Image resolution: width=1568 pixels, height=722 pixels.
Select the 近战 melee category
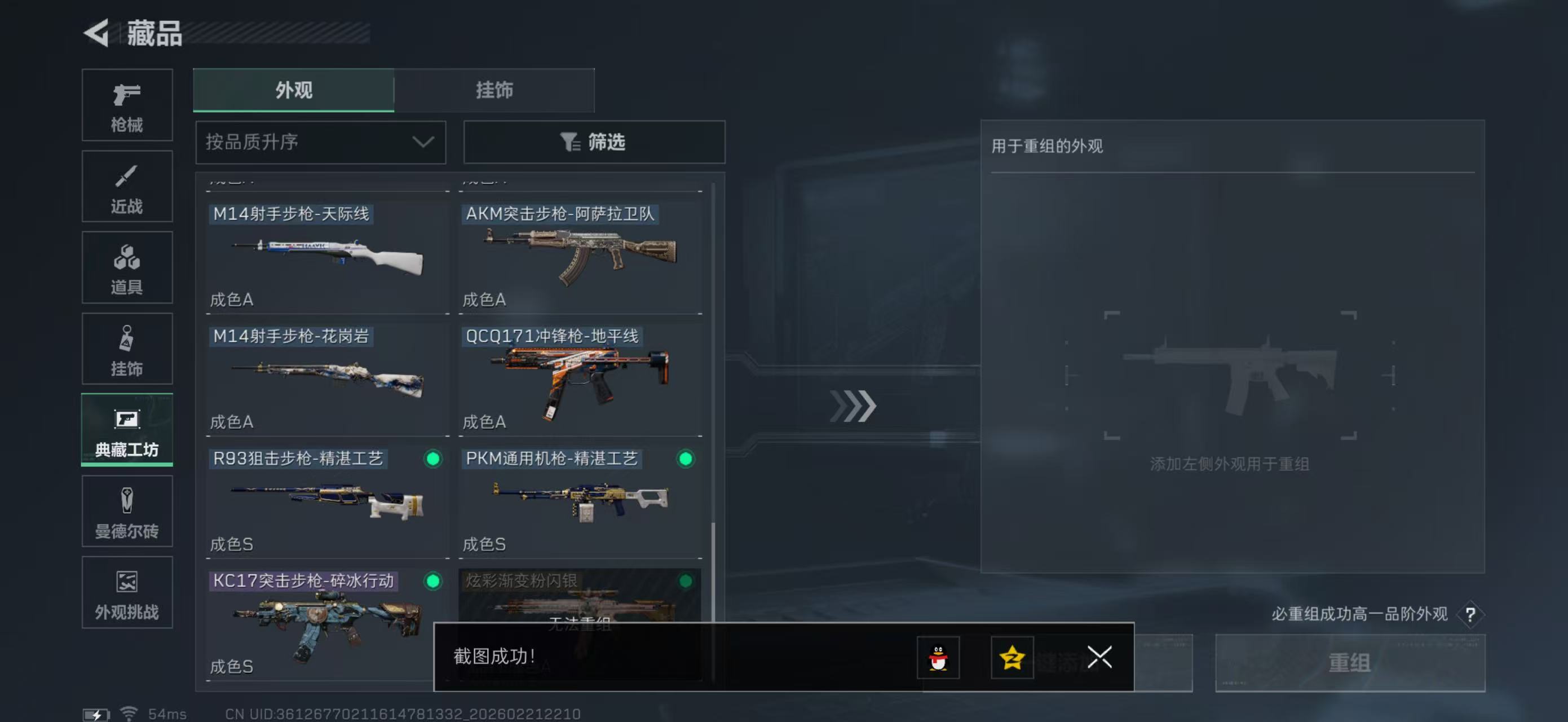127,186
